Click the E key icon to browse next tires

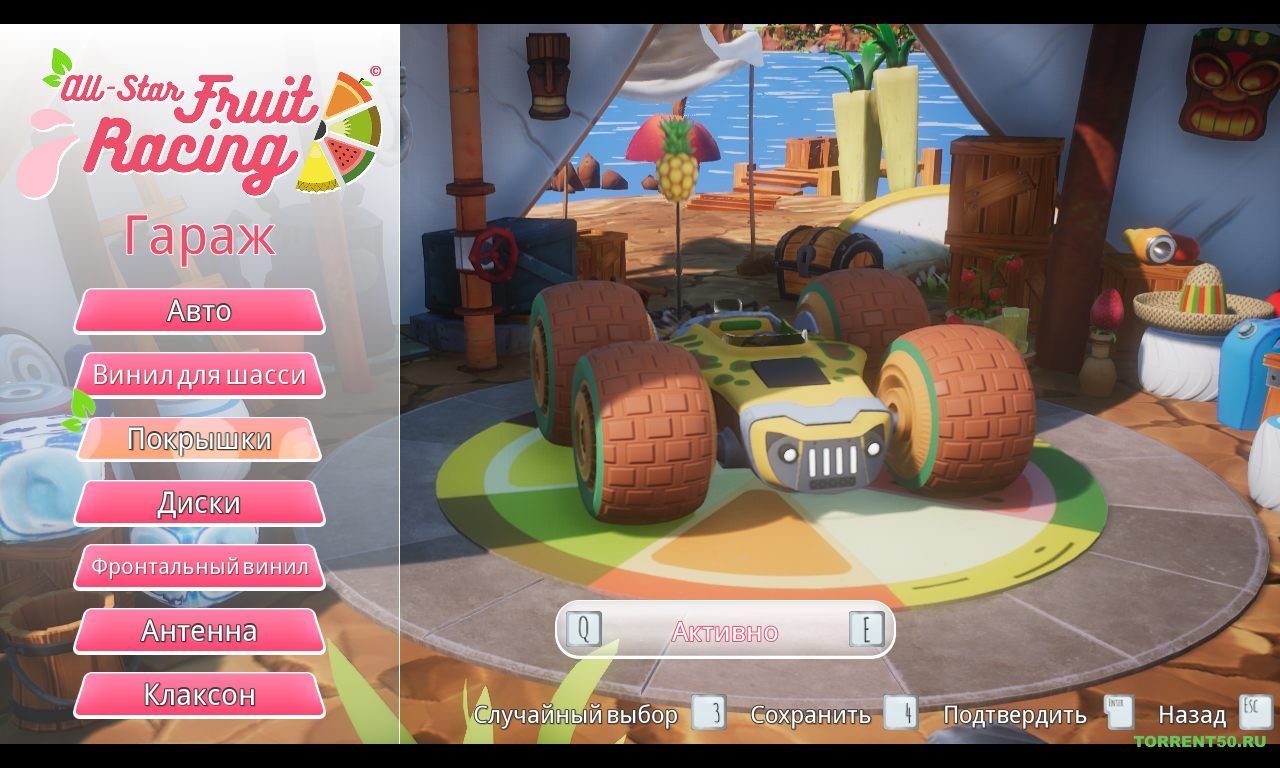[x=869, y=628]
